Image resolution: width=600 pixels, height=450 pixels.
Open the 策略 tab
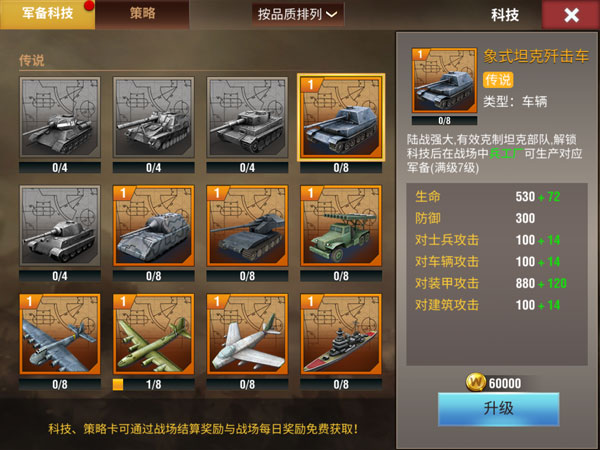pyautogui.click(x=142, y=14)
